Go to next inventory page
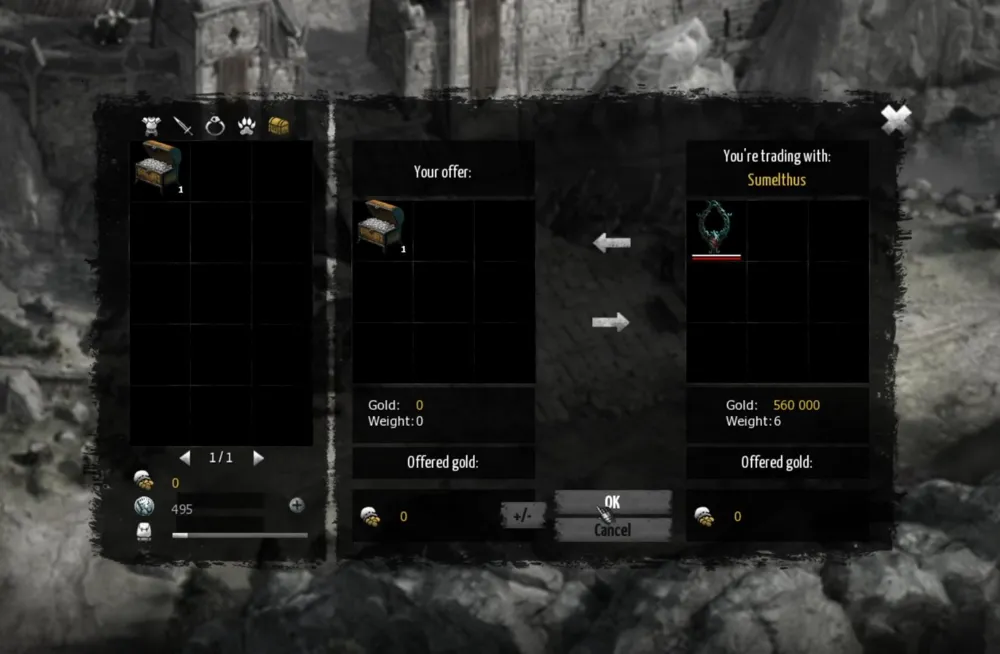Viewport: 1000px width, 654px height. point(259,458)
